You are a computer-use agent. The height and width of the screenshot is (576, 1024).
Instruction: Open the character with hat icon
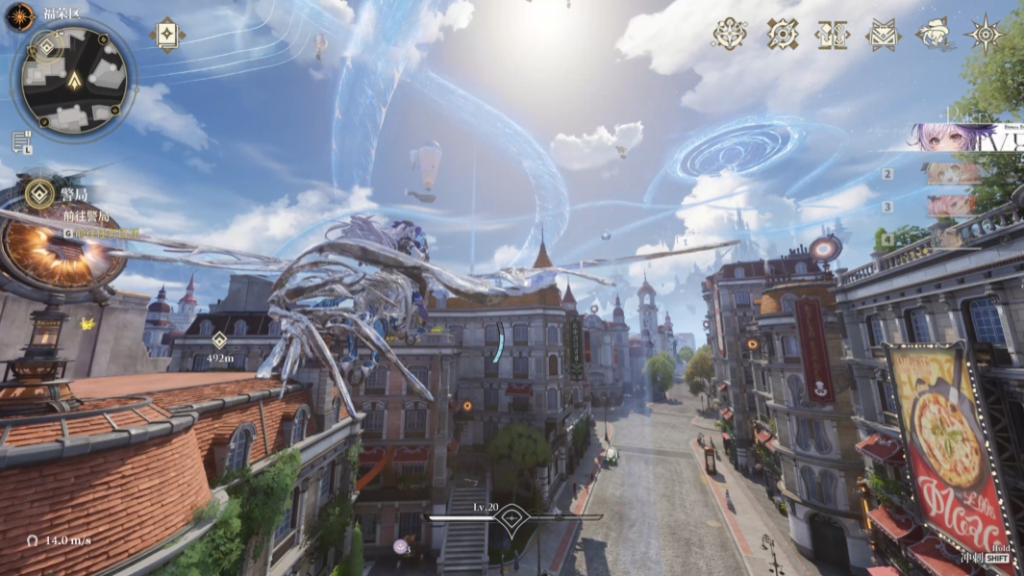pyautogui.click(x=934, y=33)
